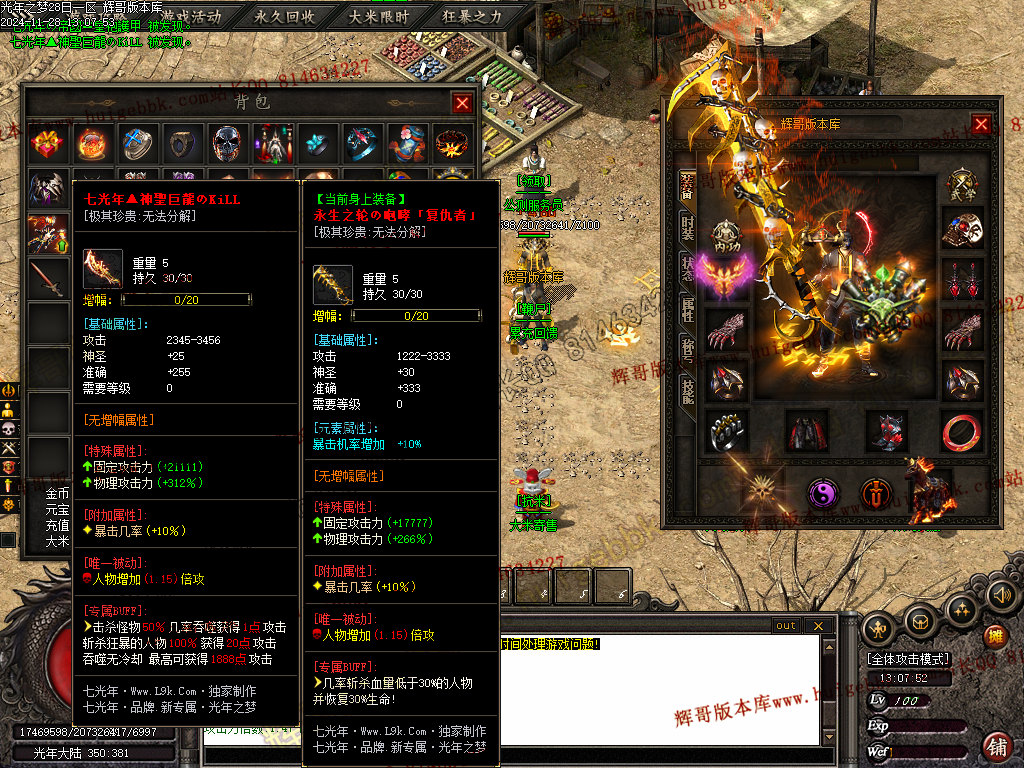
Task: Close the 背包 backpack window
Action: click(x=462, y=103)
